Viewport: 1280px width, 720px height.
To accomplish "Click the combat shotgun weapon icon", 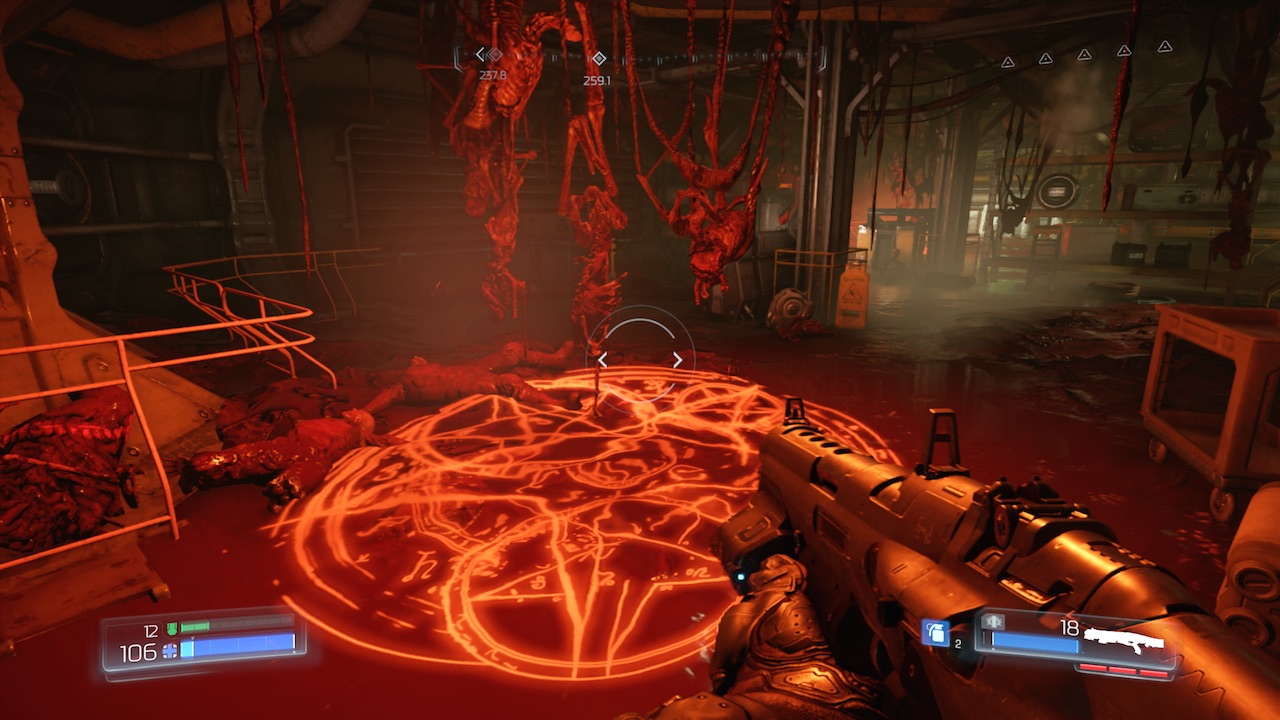I will [1125, 635].
